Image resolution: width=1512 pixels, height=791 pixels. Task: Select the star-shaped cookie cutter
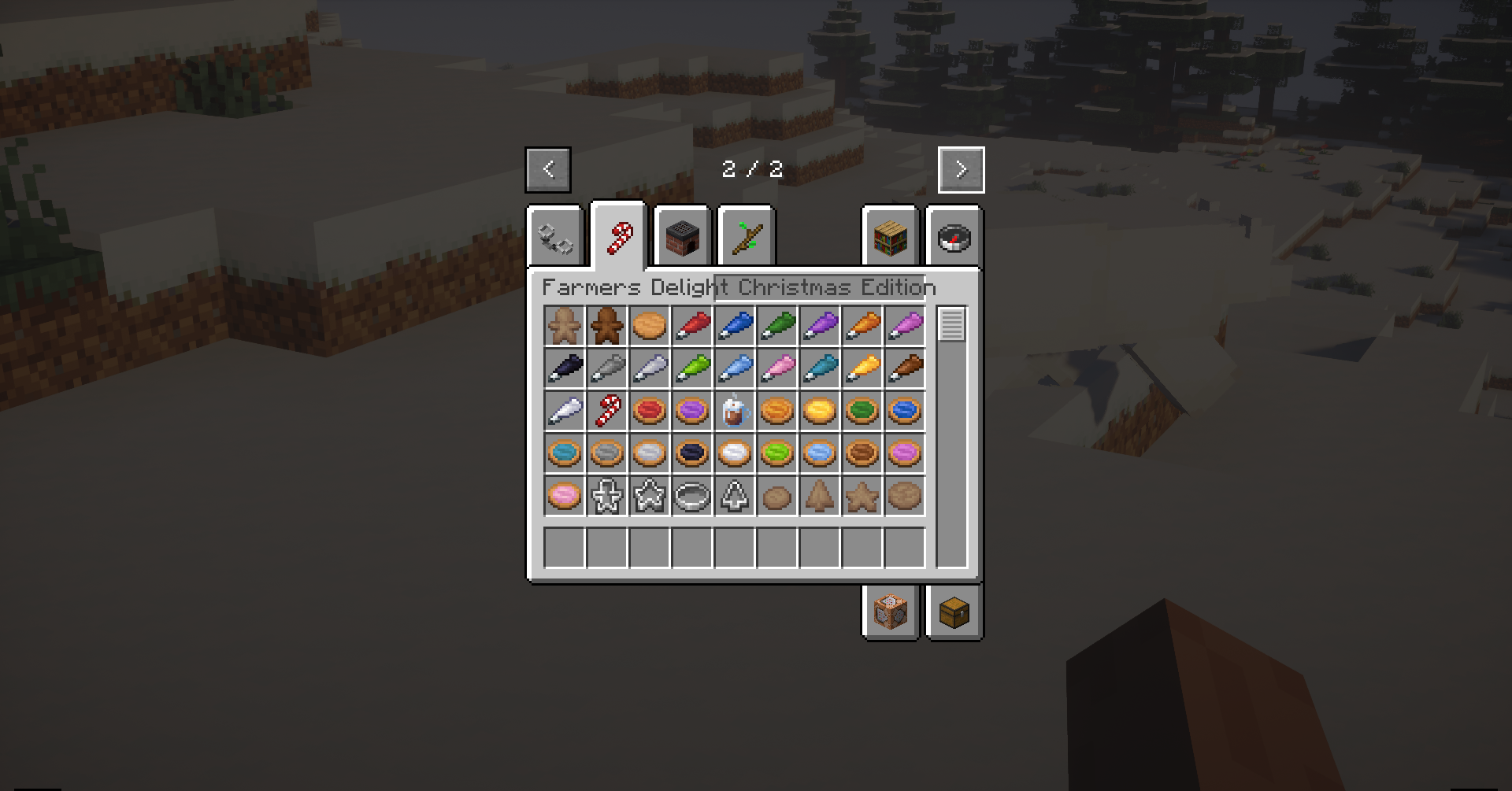(x=649, y=496)
